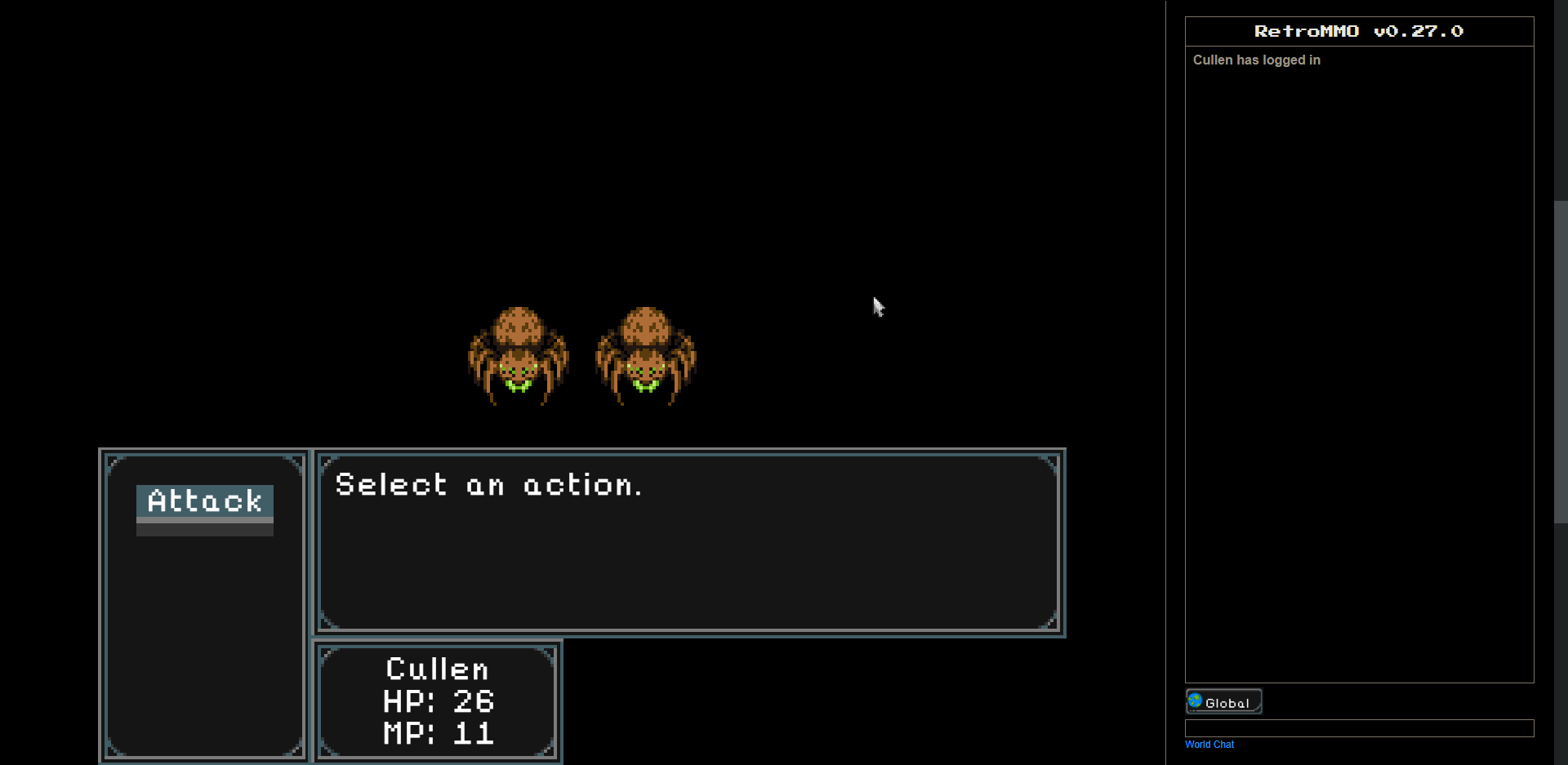The width and height of the screenshot is (1568, 765).
Task: Click inside the Select an action dialog
Action: click(688, 543)
